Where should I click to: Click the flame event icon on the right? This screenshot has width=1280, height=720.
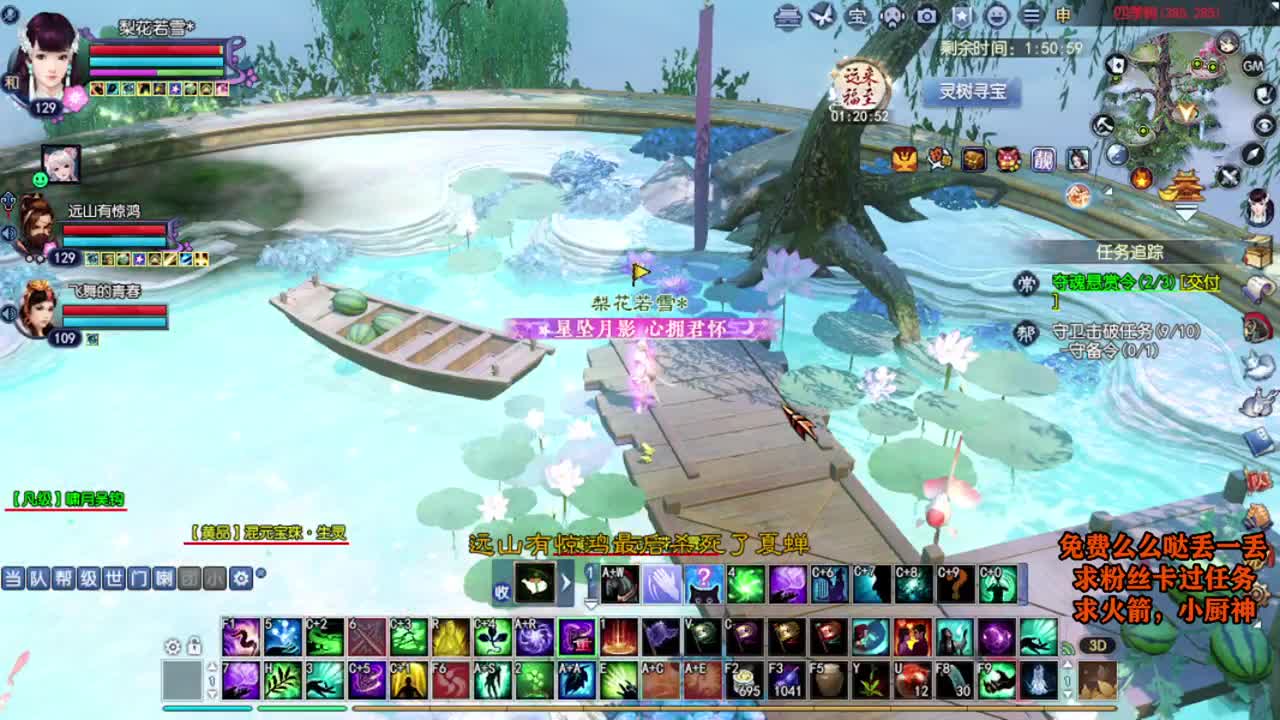coord(1141,177)
